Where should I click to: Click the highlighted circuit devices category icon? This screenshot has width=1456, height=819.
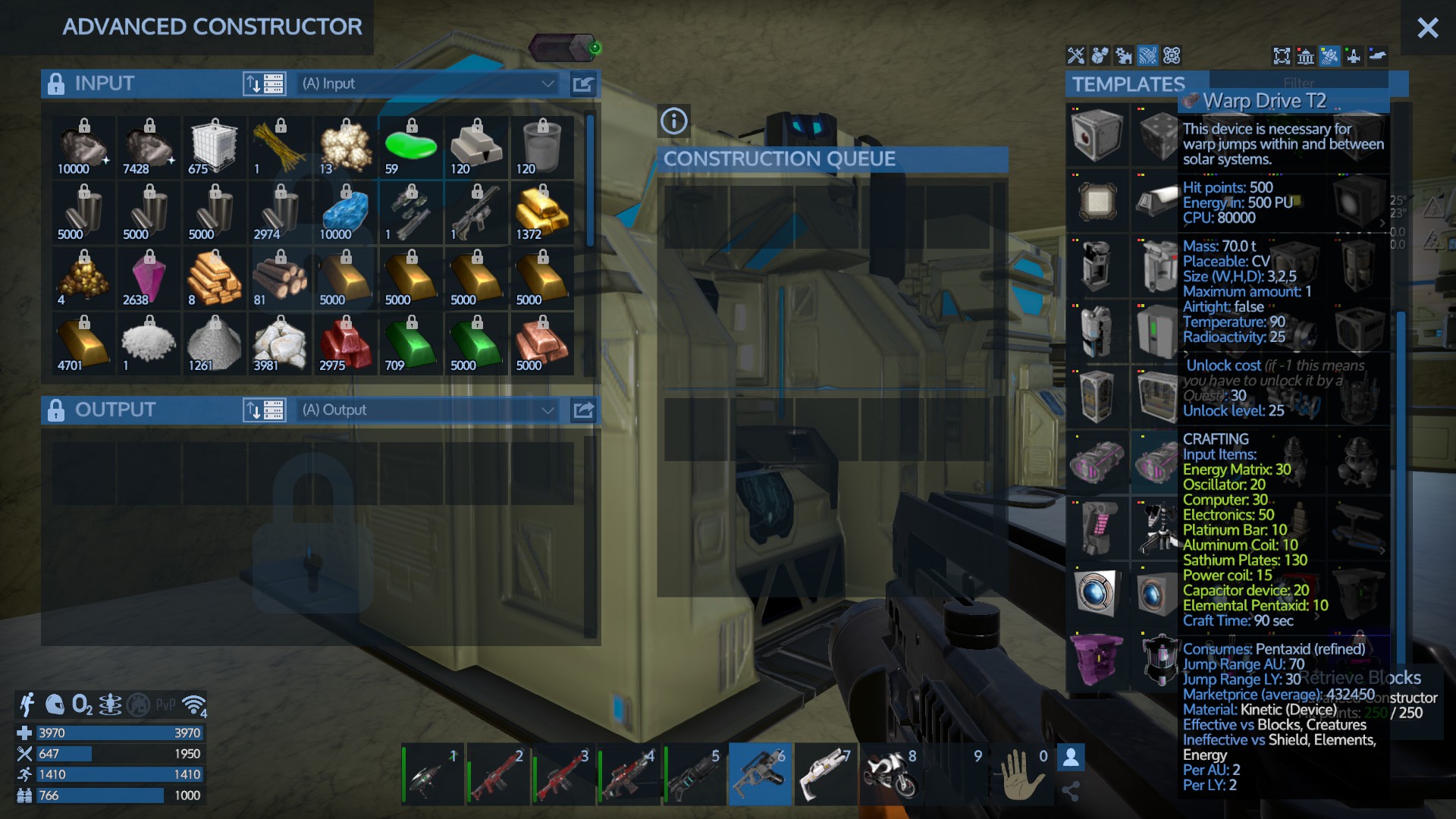point(1147,55)
